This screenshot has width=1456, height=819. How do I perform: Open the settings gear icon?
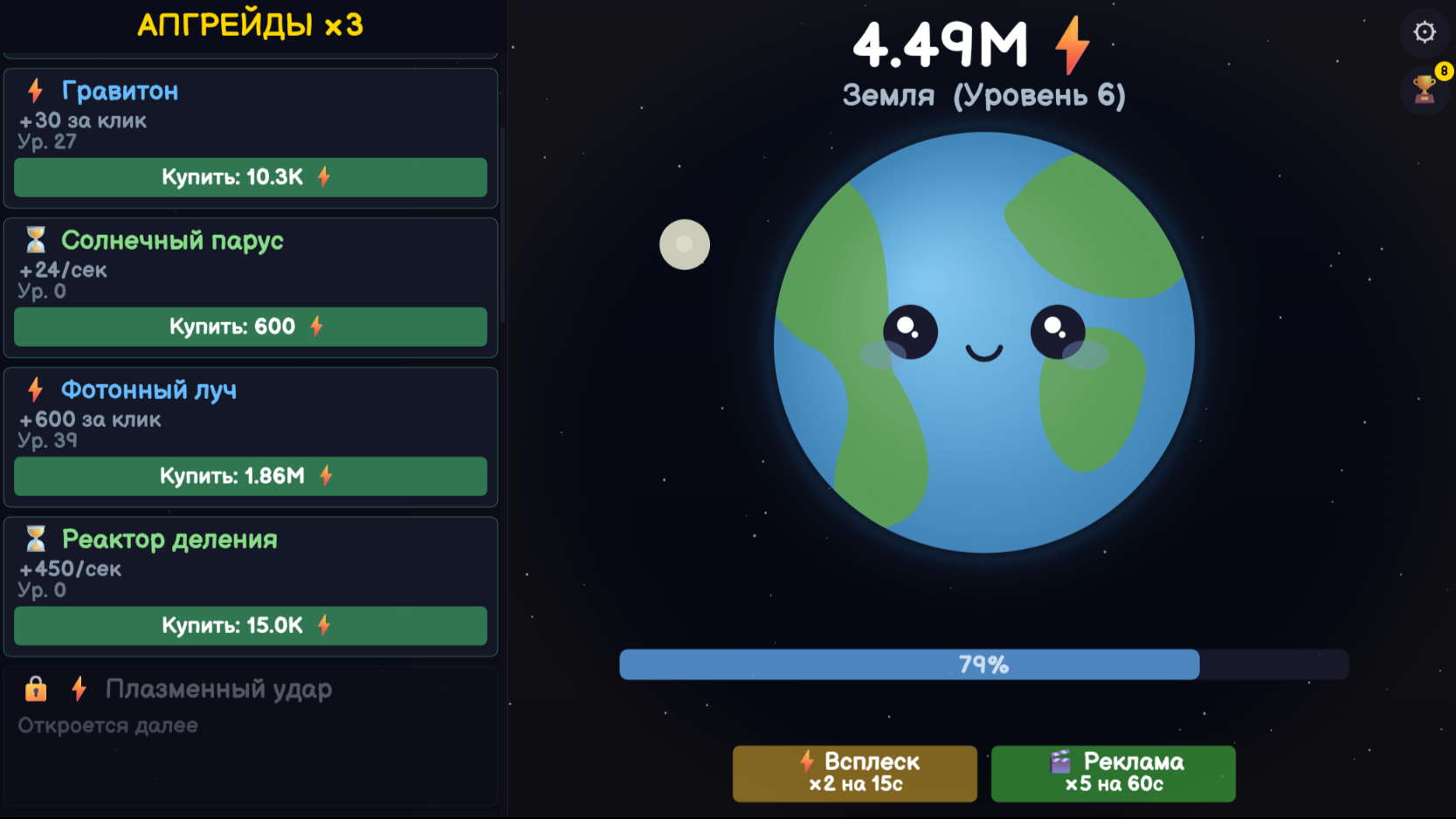tap(1425, 31)
